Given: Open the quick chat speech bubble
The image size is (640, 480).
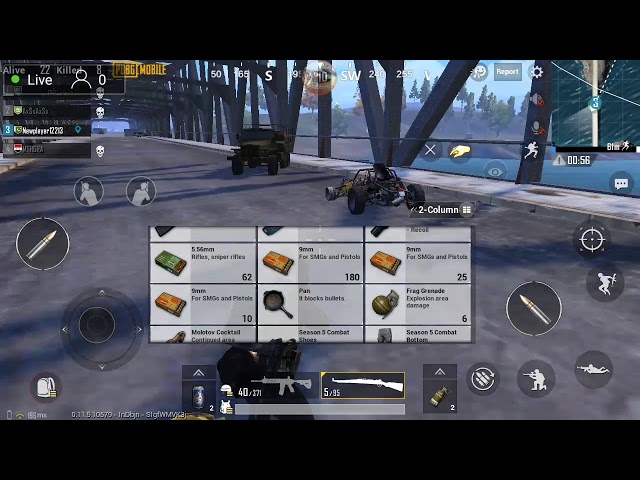Looking at the screenshot, I should 621,184.
